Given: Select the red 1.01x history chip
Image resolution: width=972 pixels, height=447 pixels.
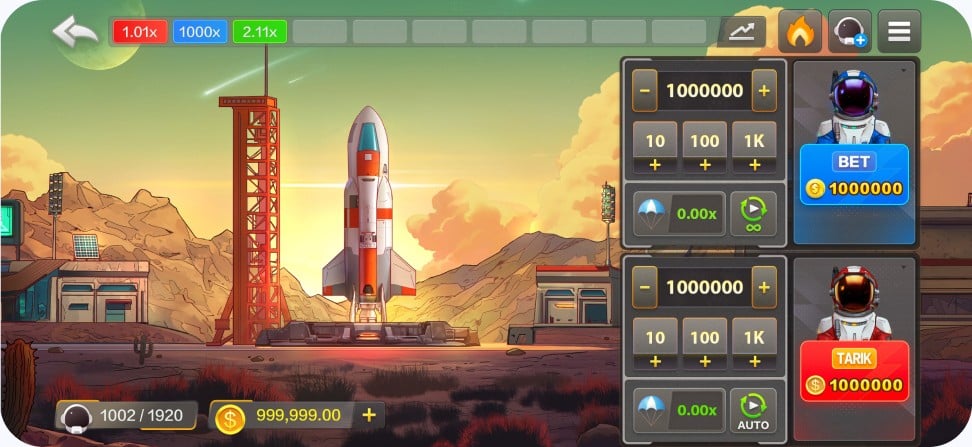Looking at the screenshot, I should click(140, 32).
